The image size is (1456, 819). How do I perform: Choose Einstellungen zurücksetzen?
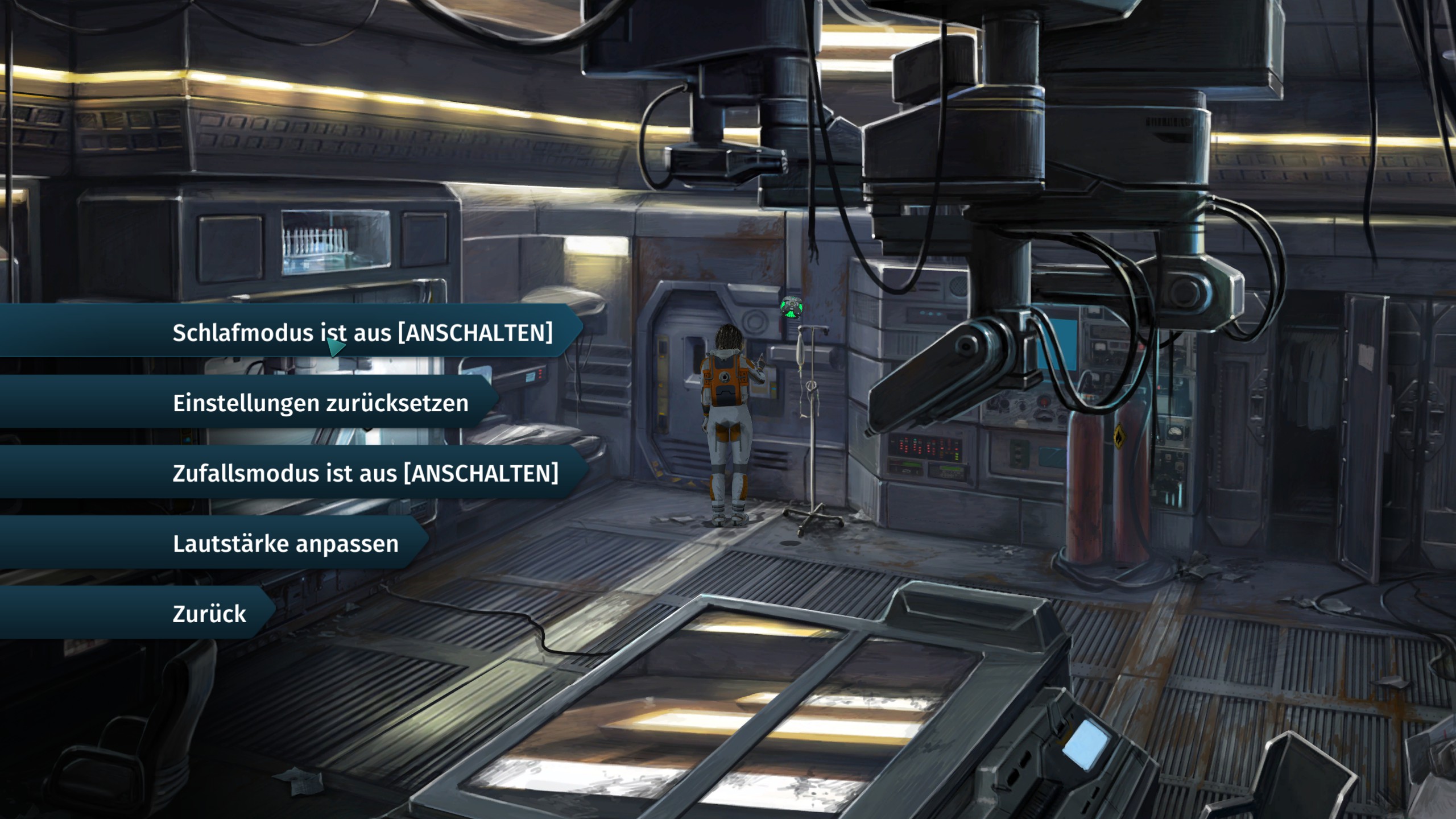coord(320,403)
